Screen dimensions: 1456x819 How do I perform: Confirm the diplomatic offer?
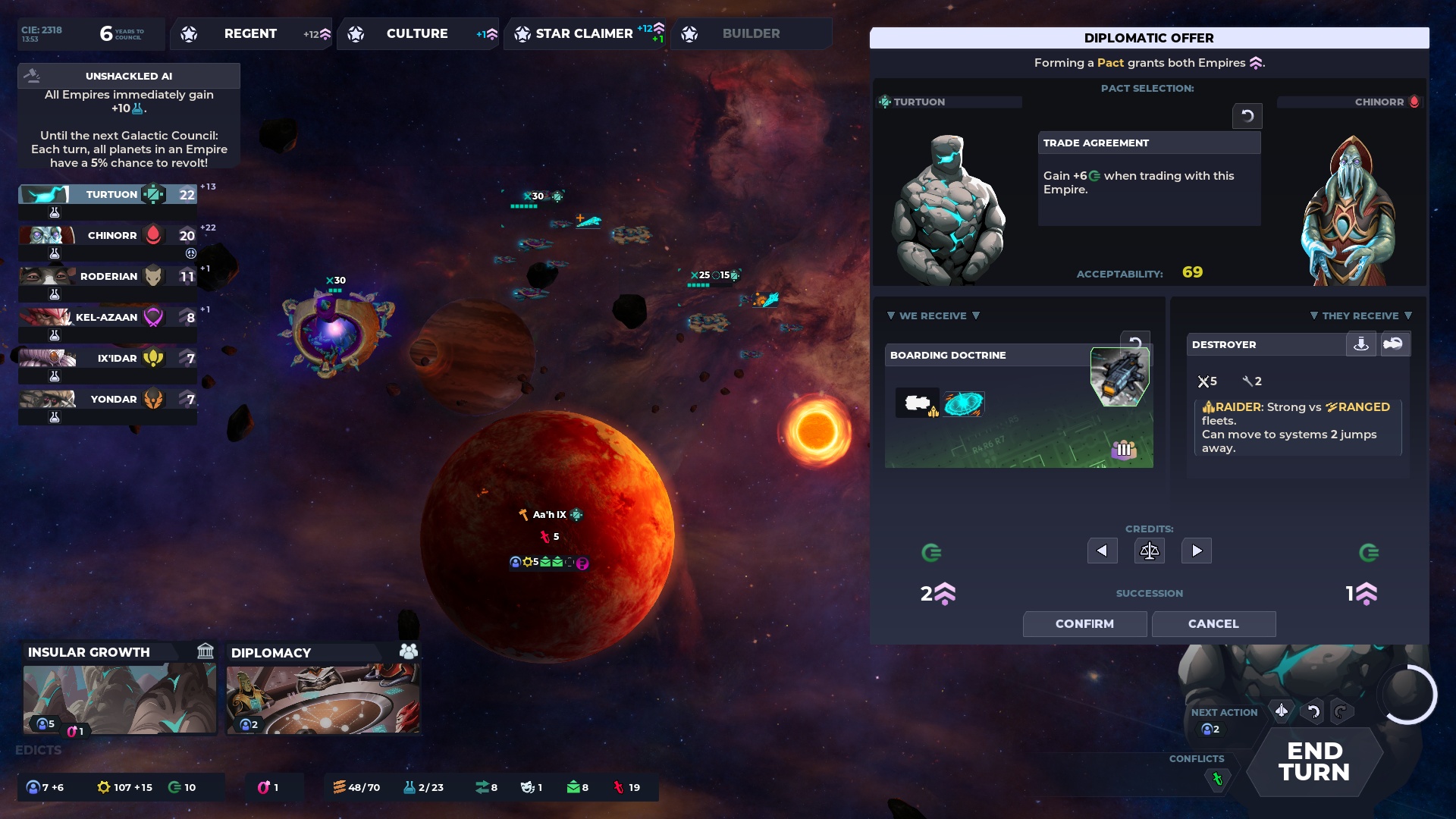click(1084, 623)
